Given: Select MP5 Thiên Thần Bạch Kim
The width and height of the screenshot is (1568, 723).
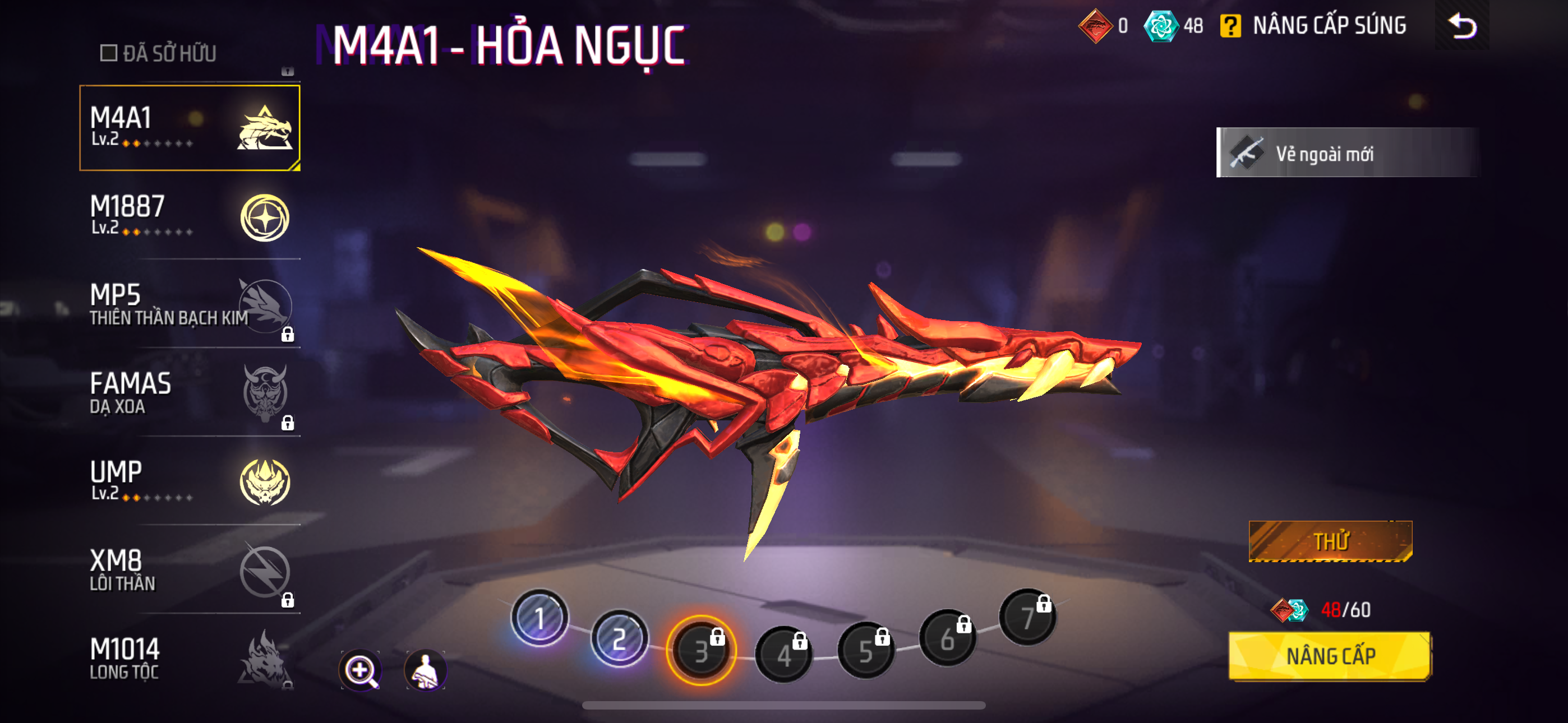Looking at the screenshot, I should (x=190, y=304).
